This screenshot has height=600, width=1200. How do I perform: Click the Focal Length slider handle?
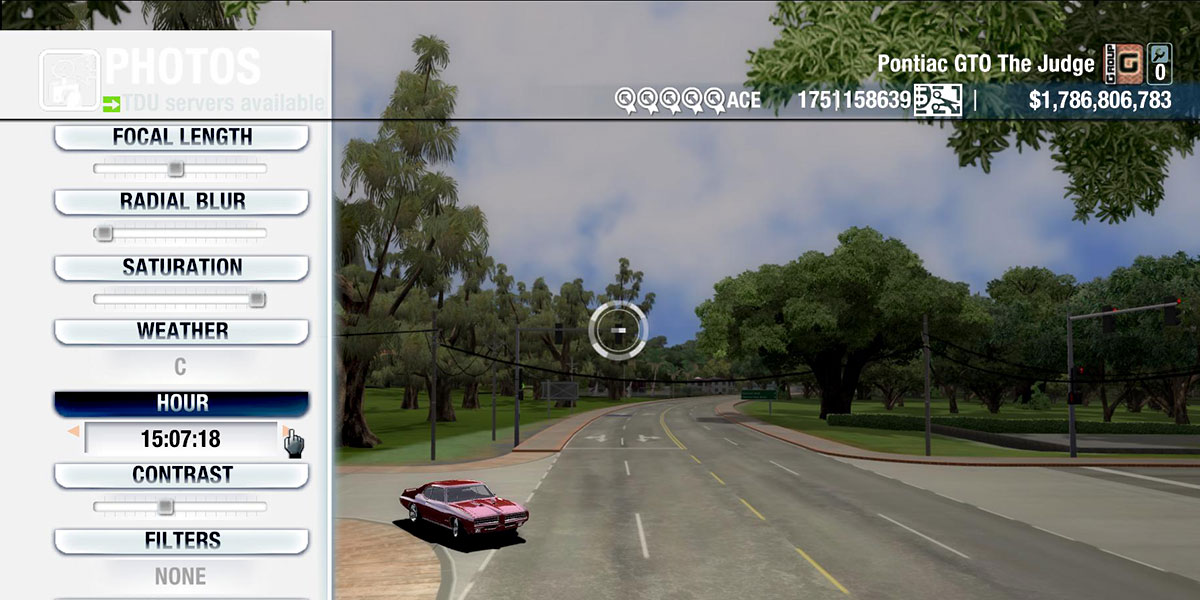tap(176, 169)
